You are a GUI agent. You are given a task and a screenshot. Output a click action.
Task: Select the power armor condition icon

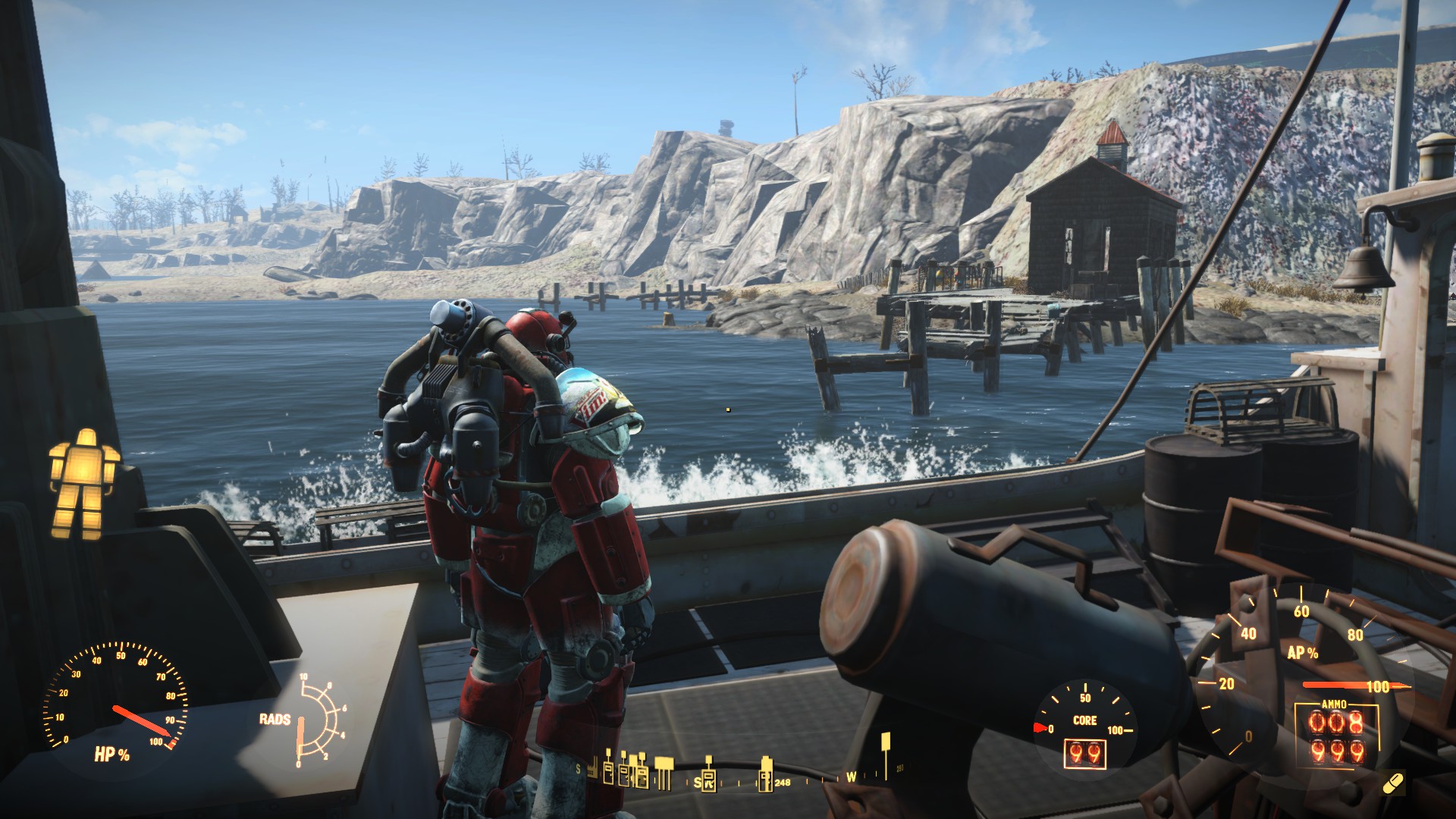point(84,482)
